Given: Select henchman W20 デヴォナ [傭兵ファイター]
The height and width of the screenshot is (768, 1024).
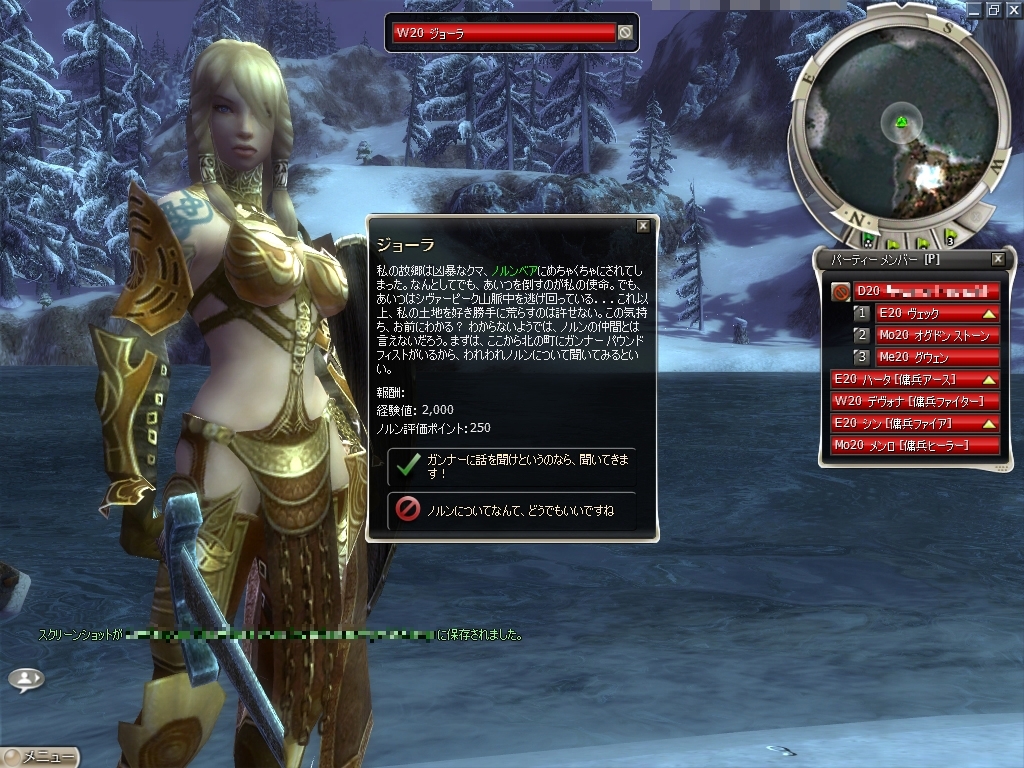Looking at the screenshot, I should click(x=915, y=401).
